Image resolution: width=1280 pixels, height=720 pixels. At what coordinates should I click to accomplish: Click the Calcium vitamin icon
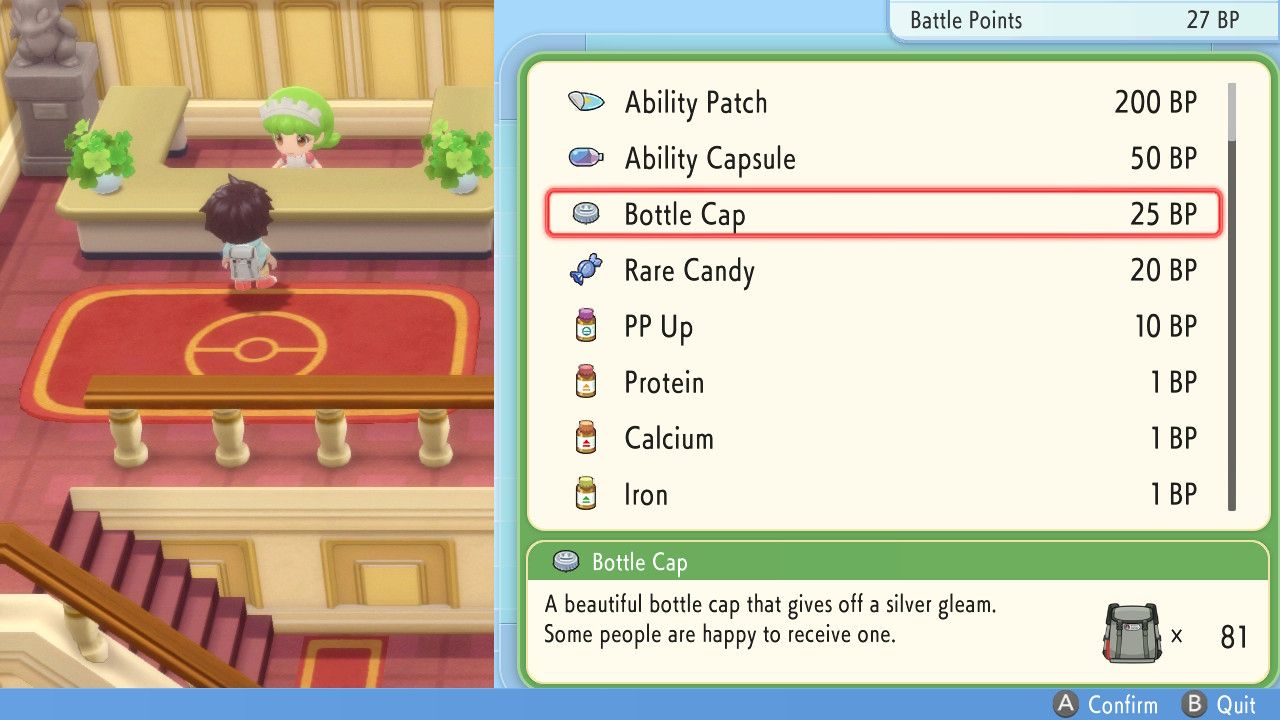[587, 437]
